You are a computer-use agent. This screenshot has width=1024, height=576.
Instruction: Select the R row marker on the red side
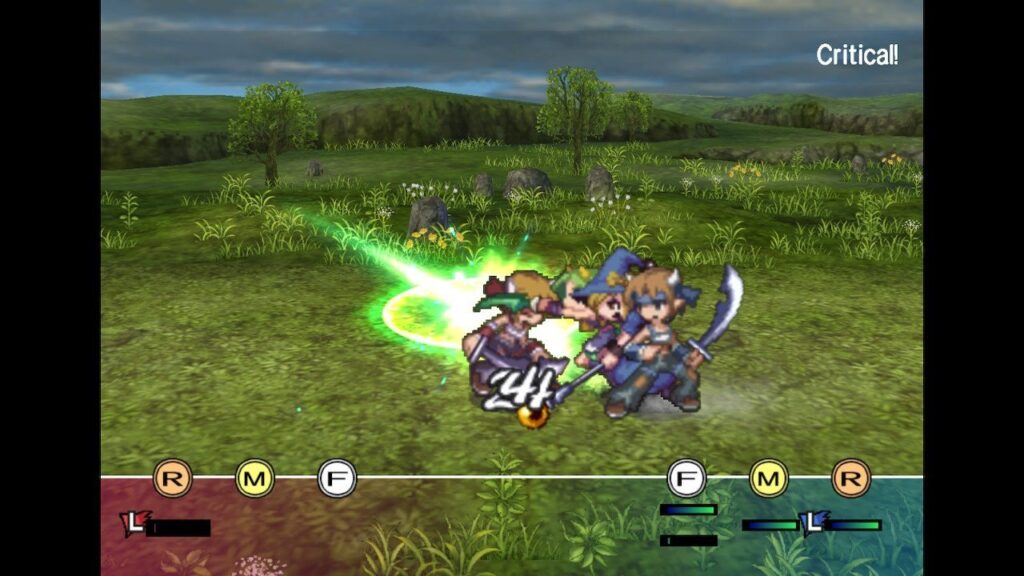click(172, 478)
